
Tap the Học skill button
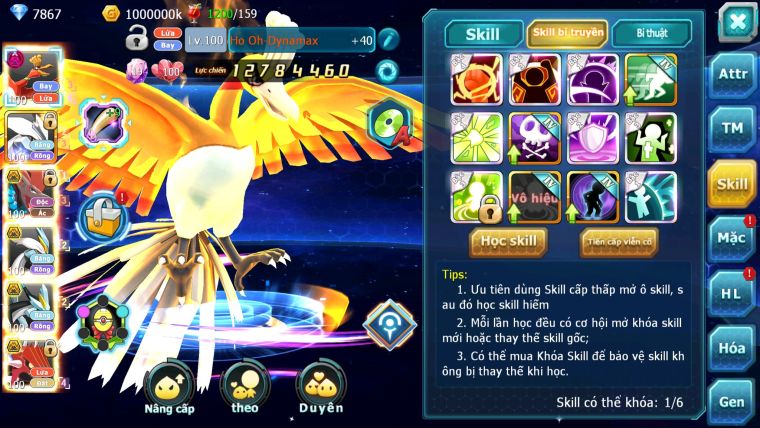click(509, 240)
